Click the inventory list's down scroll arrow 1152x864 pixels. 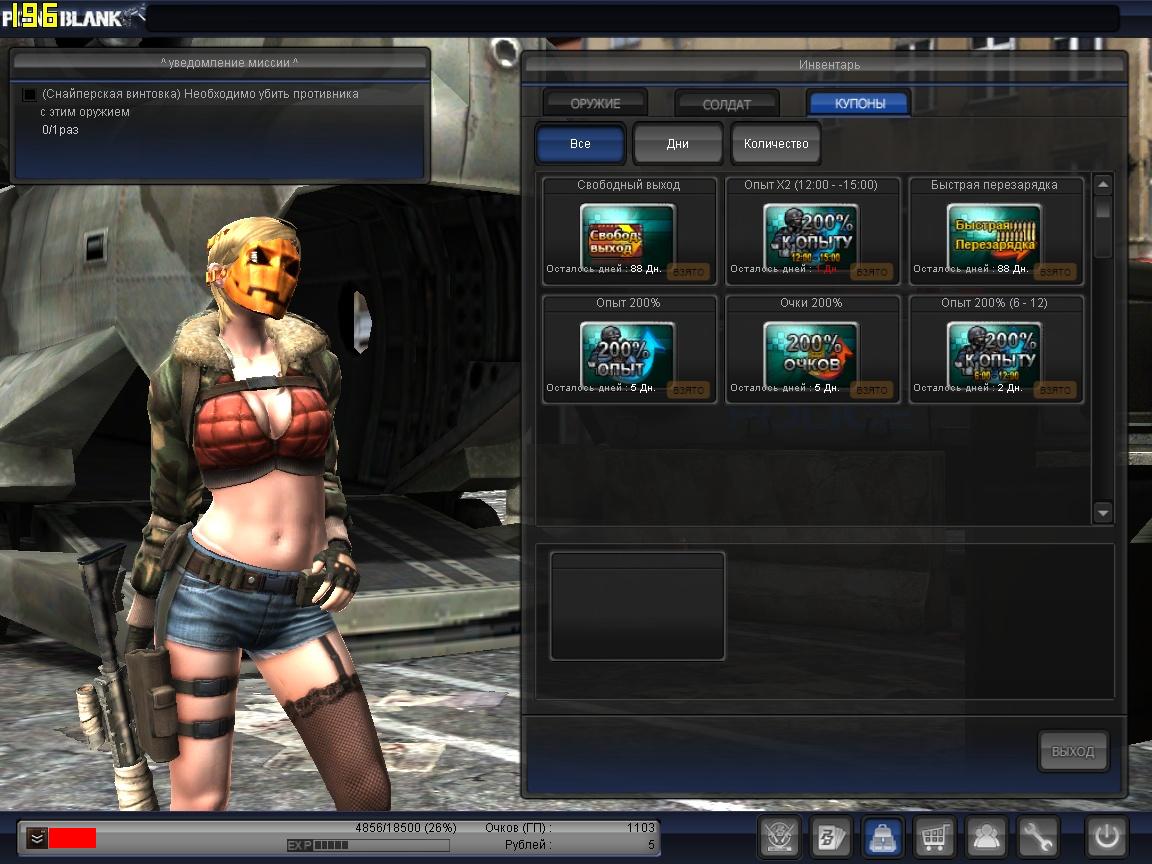pos(1103,513)
